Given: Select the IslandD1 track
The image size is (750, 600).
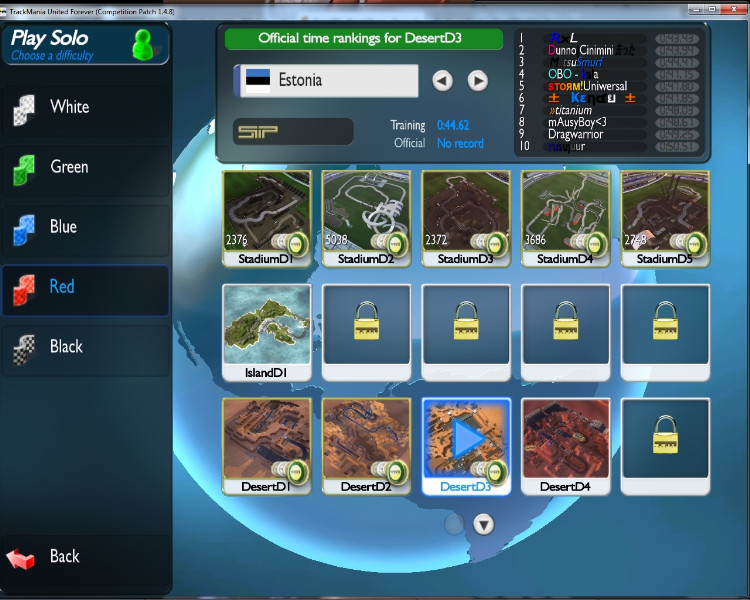Looking at the screenshot, I should pos(266,329).
